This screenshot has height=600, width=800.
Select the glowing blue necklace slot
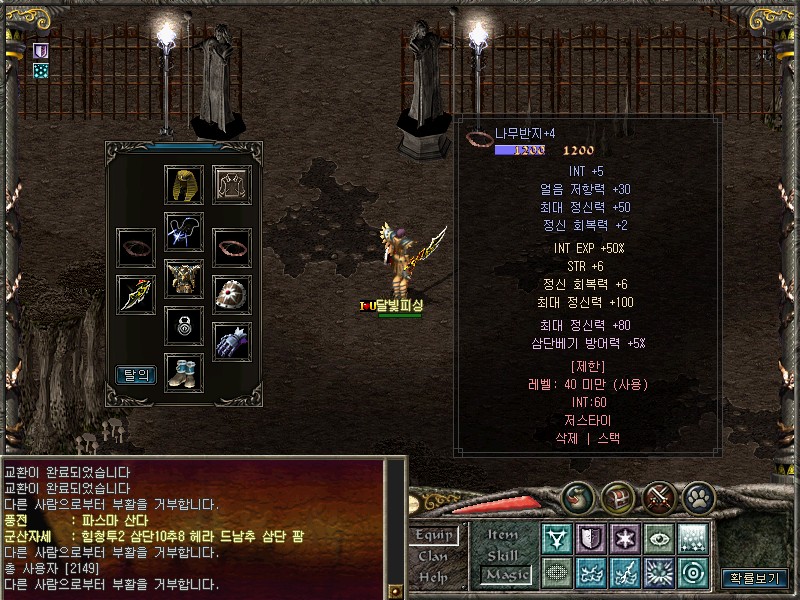[x=184, y=232]
